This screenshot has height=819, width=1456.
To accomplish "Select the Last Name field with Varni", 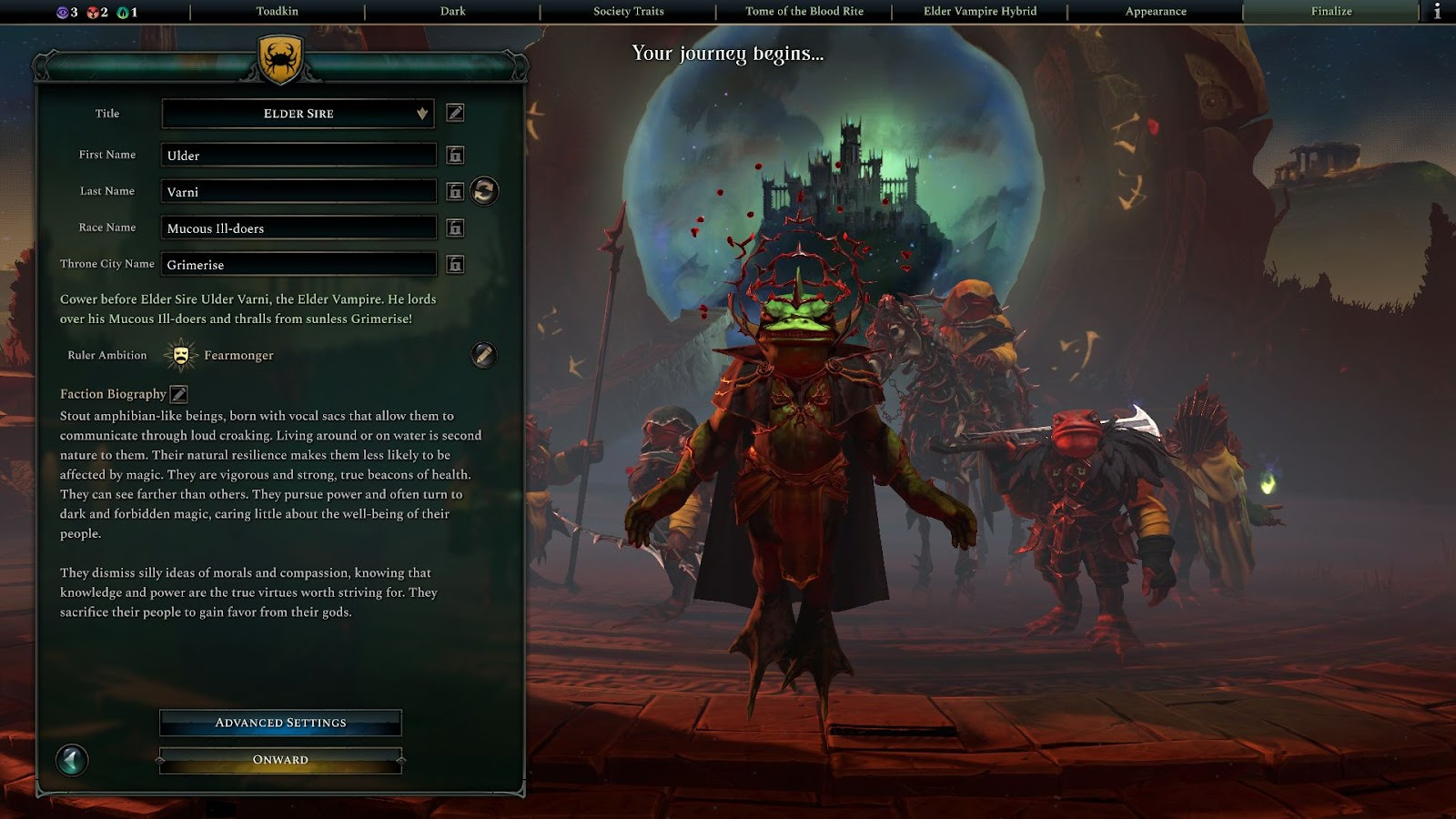I will tap(298, 192).
